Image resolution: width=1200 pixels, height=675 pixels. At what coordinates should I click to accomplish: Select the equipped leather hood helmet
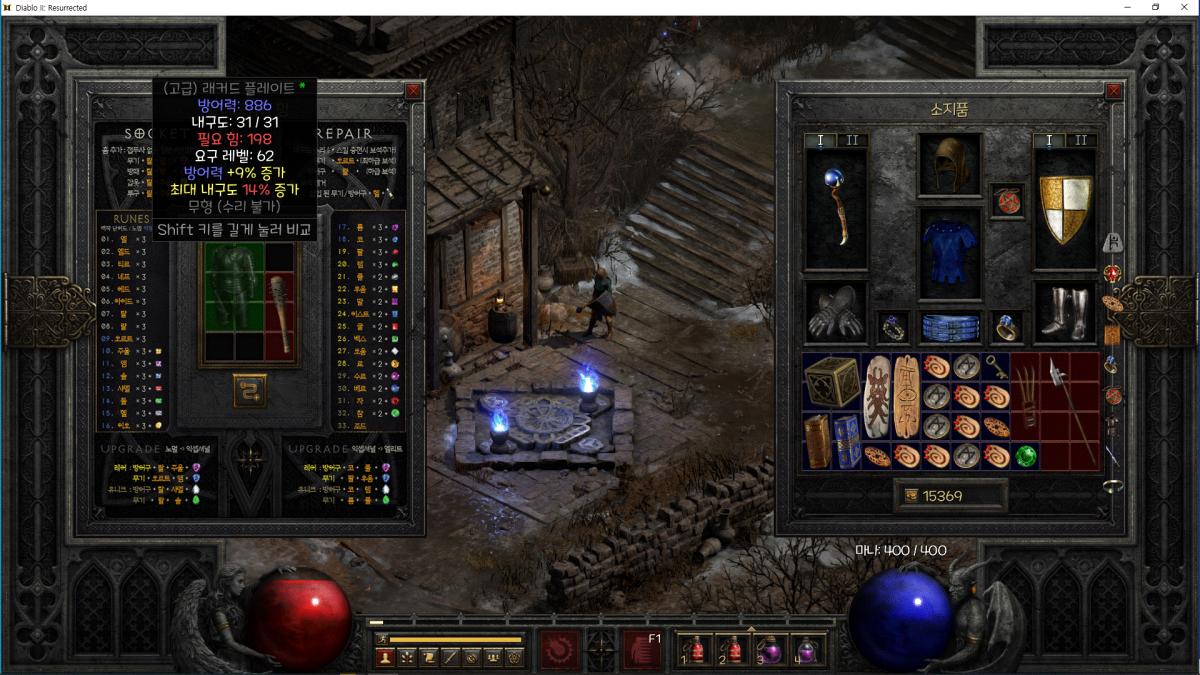click(950, 163)
